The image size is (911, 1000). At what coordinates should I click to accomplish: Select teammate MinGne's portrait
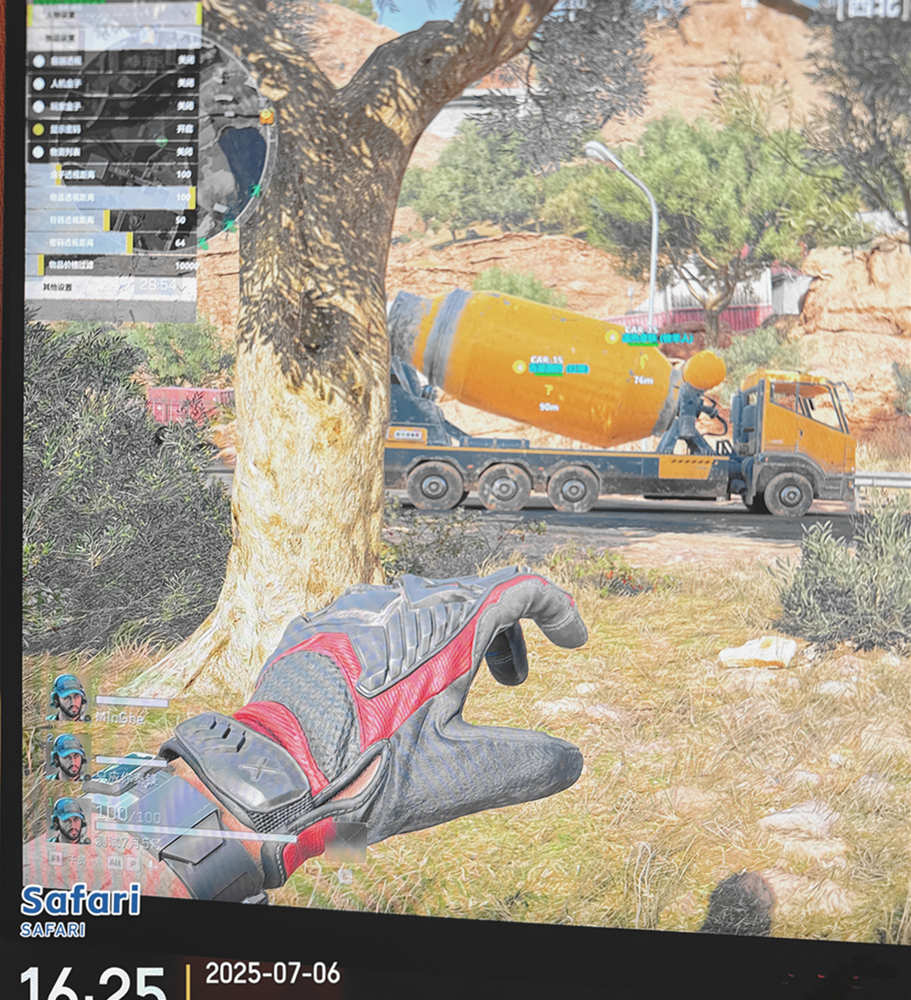[68, 697]
